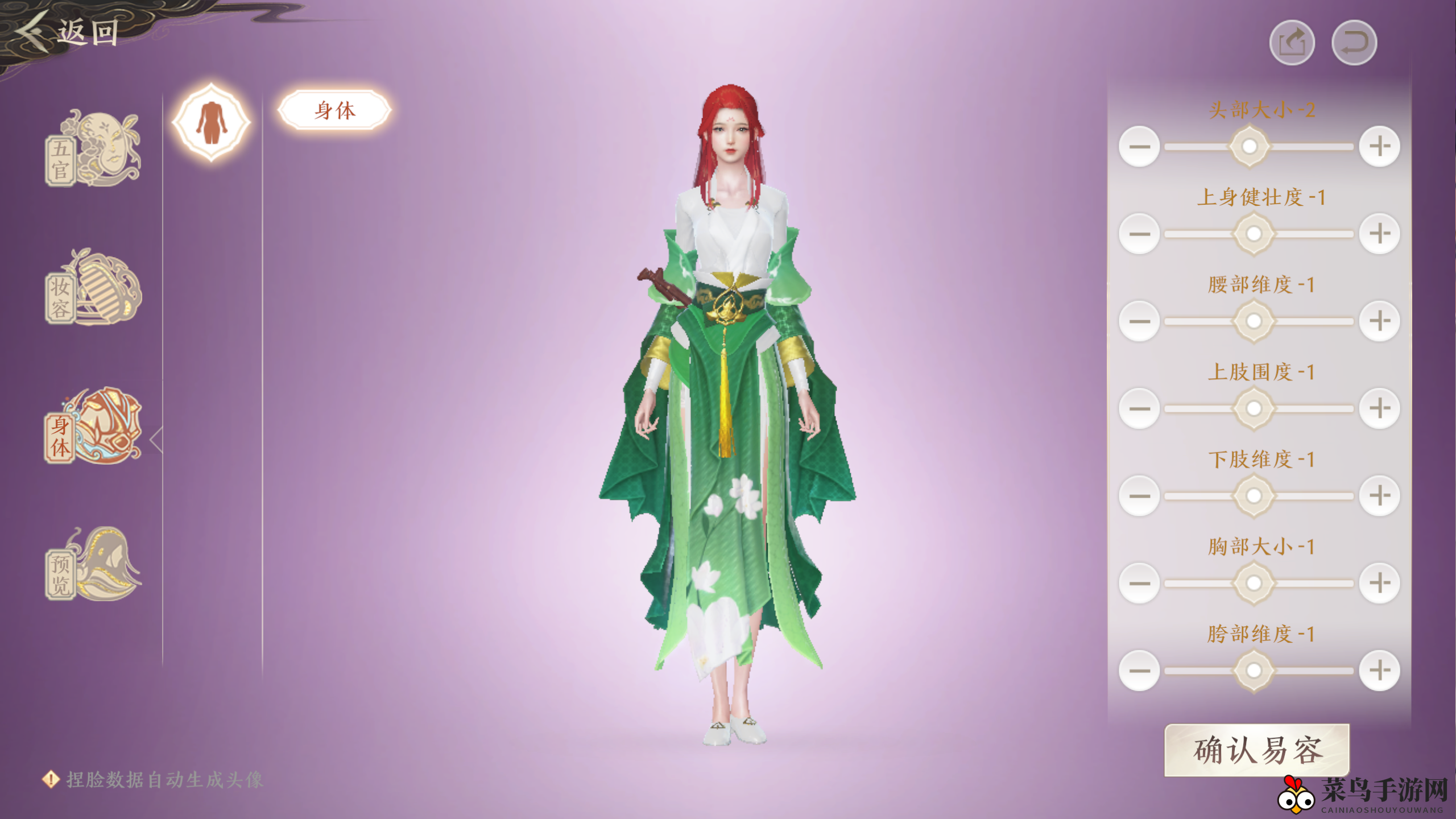Screen dimensions: 1456x819
Task: Increase 上身健壮度 using the plus button
Action: pos(1379,234)
